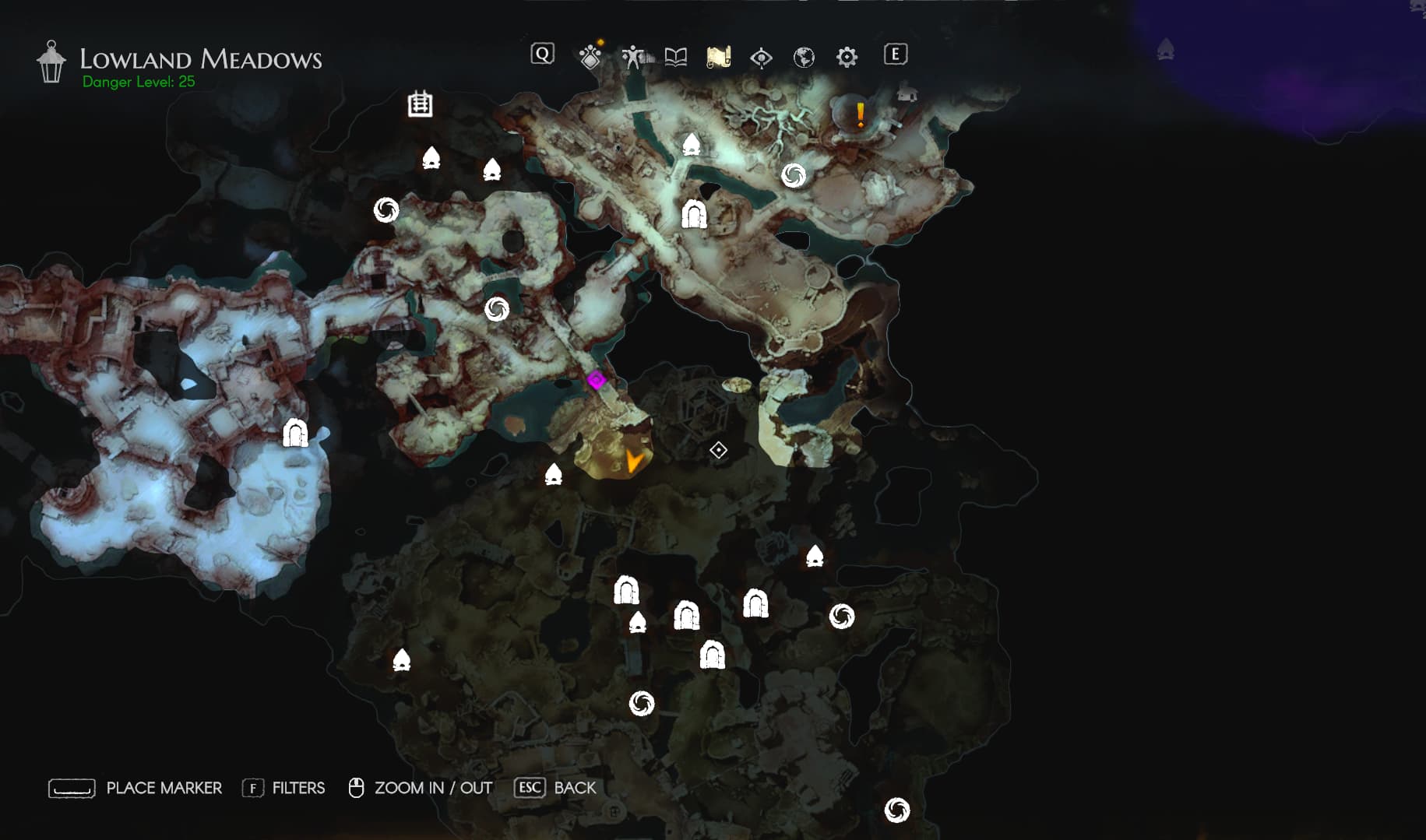Open the globe world tab
The height and width of the screenshot is (840, 1426).
click(804, 57)
